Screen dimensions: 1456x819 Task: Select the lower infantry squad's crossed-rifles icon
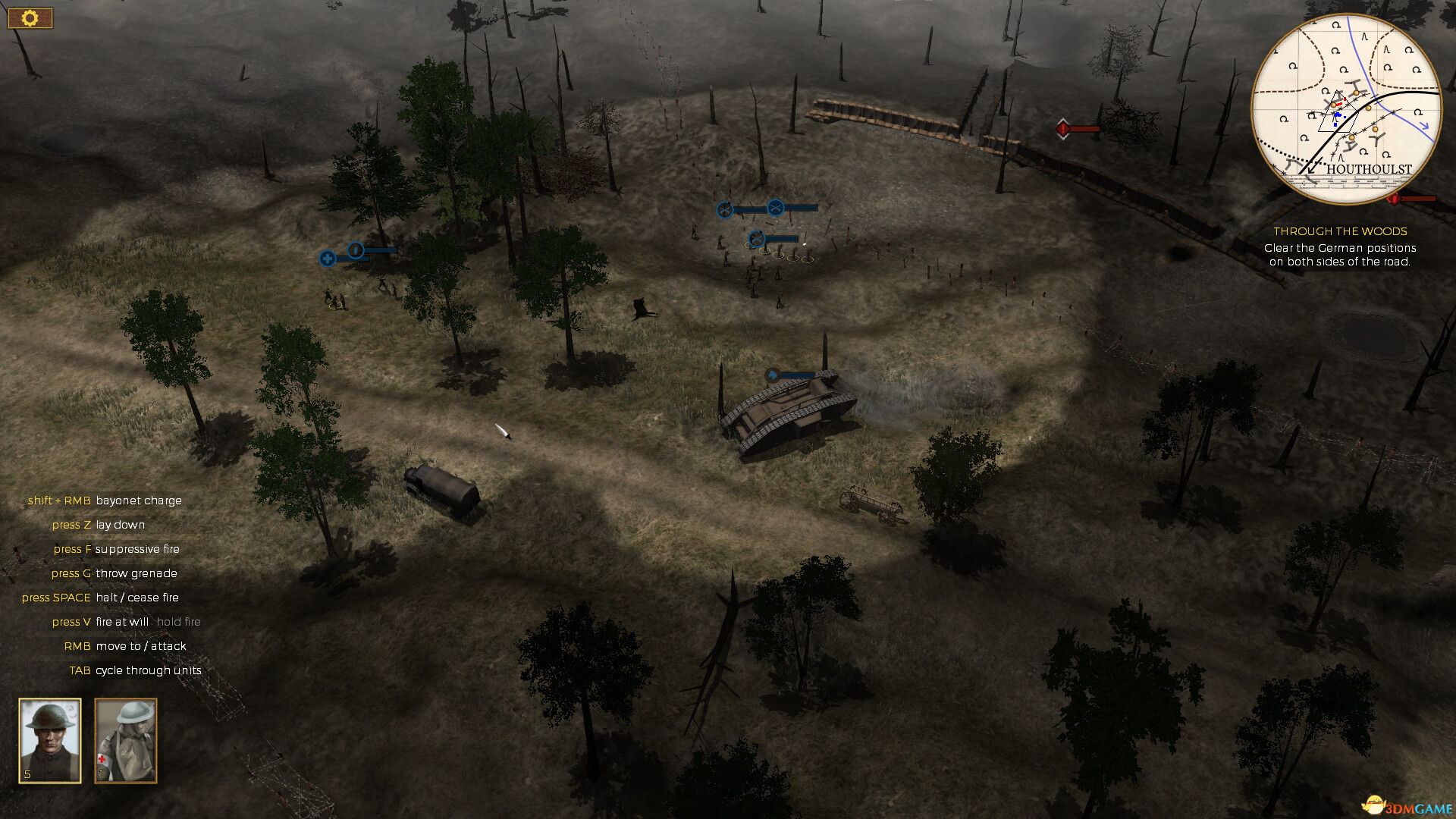click(757, 240)
